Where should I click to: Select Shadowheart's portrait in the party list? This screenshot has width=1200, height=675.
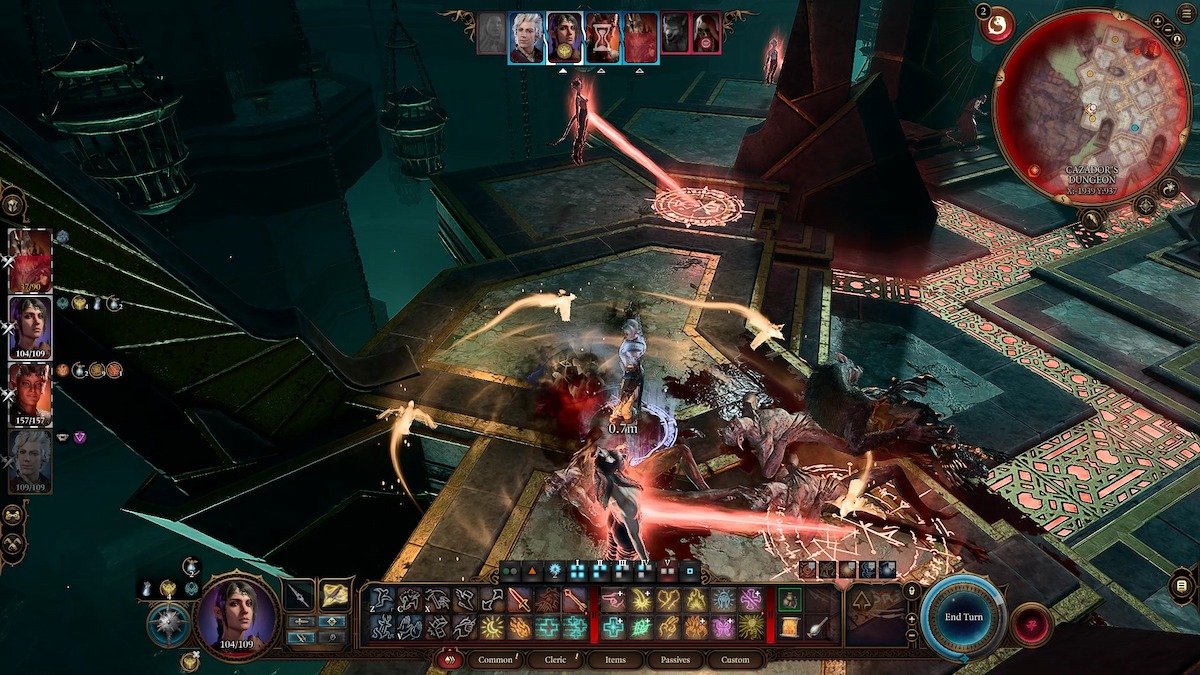click(30, 326)
